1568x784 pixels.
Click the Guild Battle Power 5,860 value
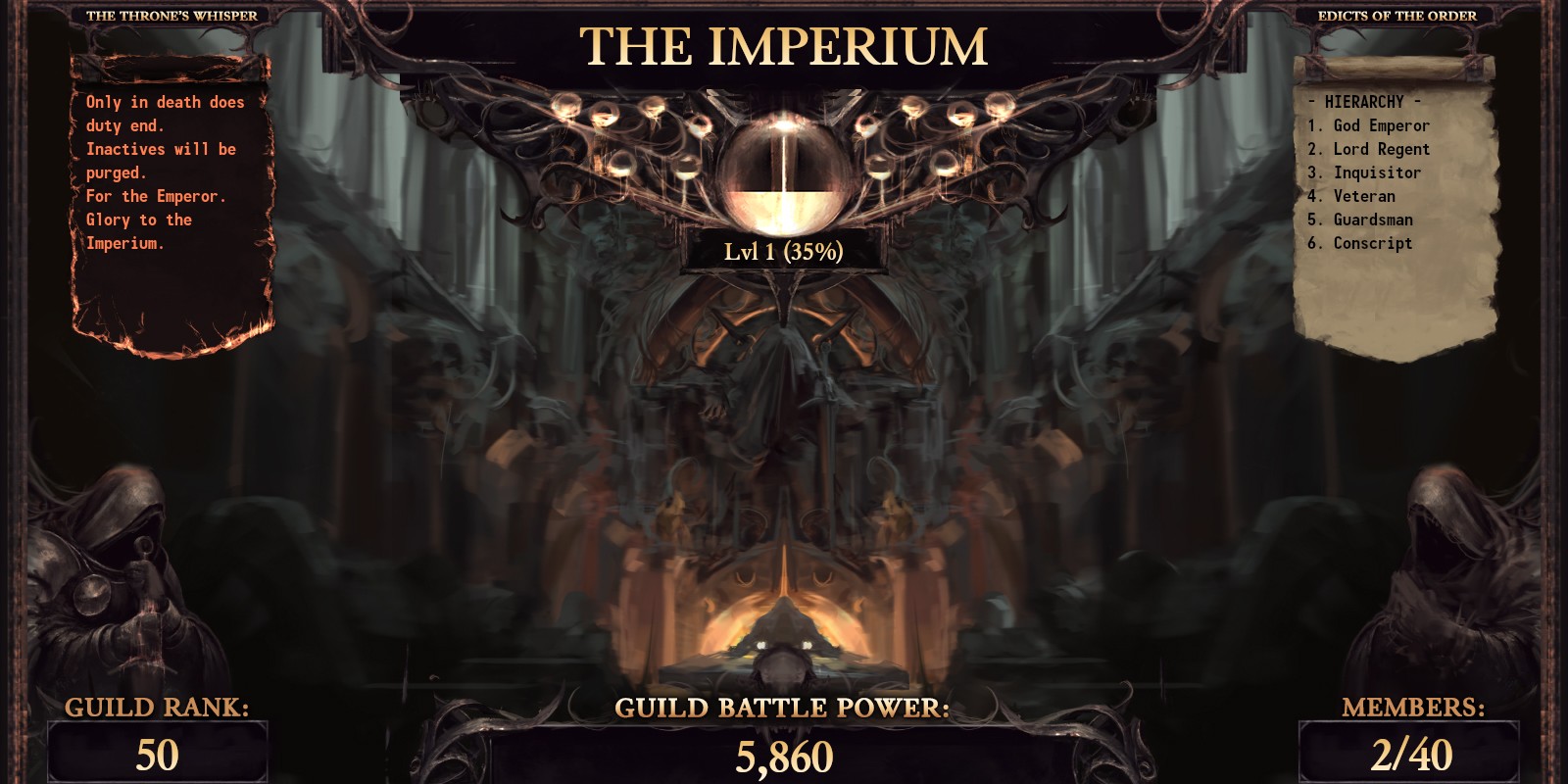tap(784, 758)
